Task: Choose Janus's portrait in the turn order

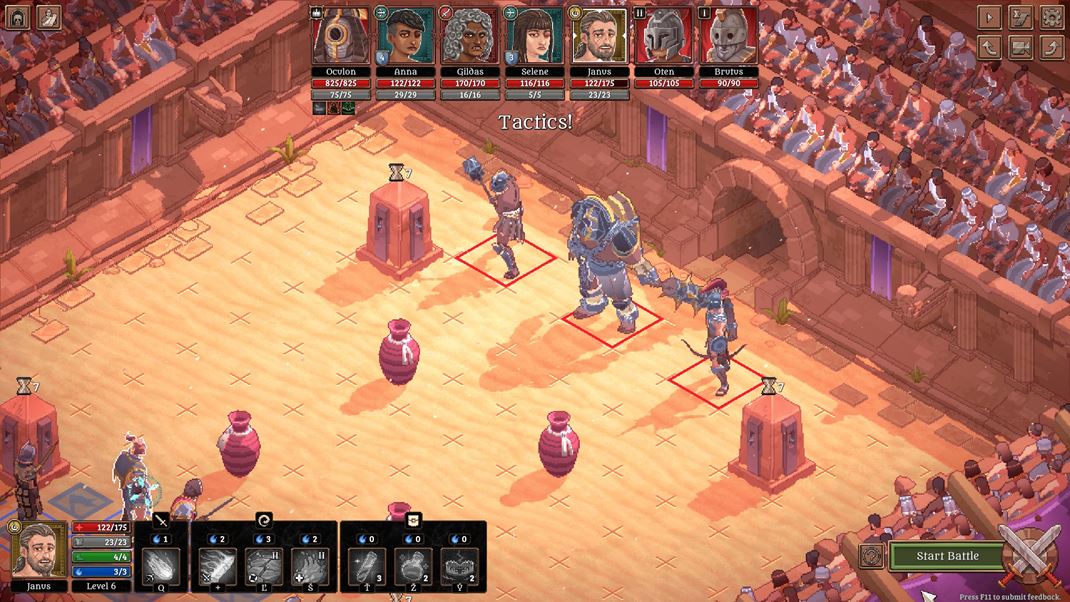Action: tap(600, 37)
